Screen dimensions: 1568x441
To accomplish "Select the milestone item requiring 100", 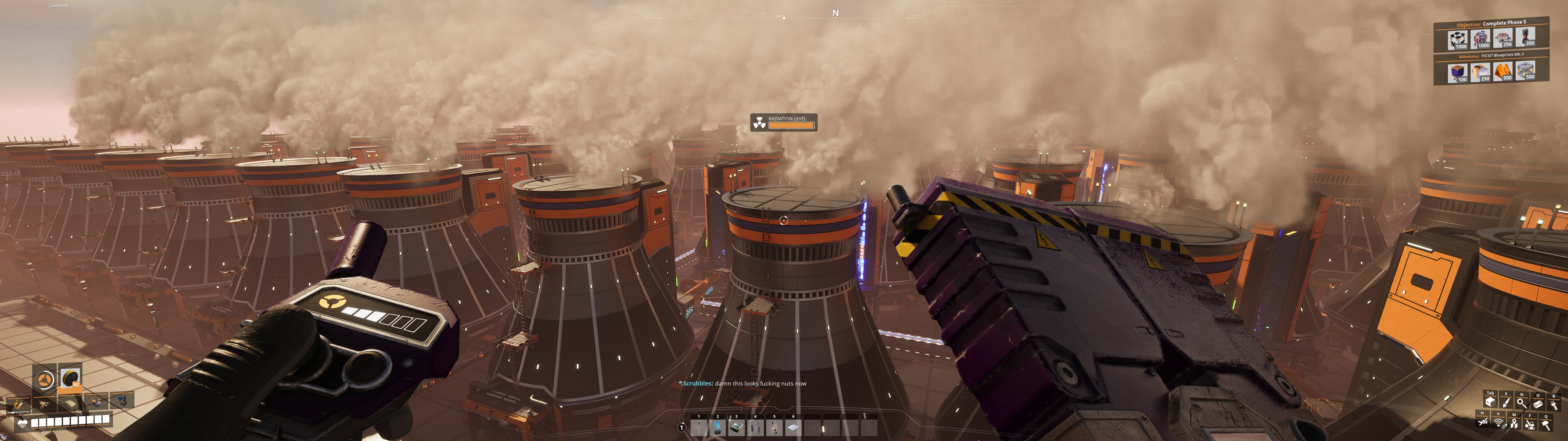I will click(x=1457, y=73).
